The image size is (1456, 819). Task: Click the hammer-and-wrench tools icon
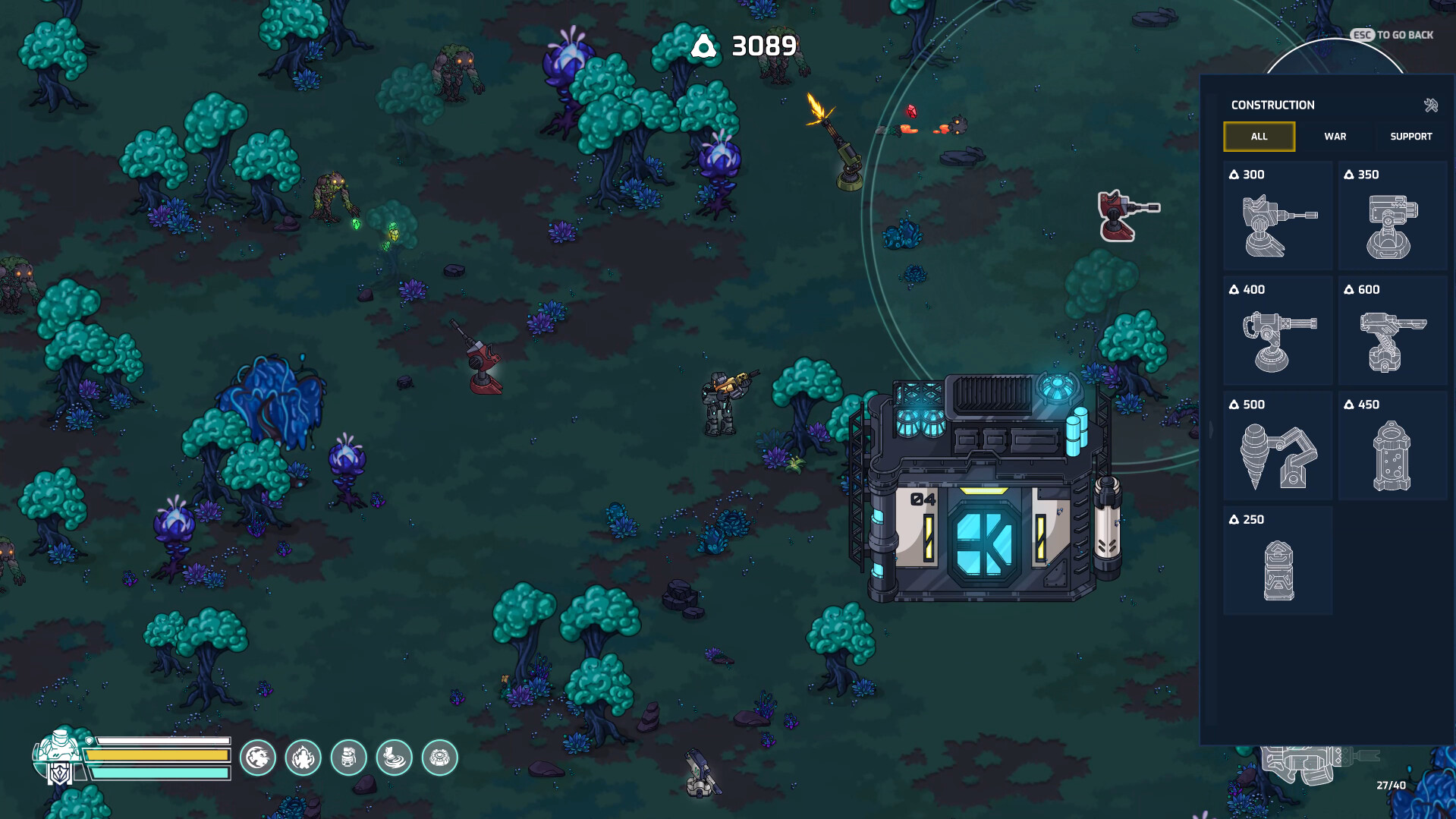[1431, 106]
